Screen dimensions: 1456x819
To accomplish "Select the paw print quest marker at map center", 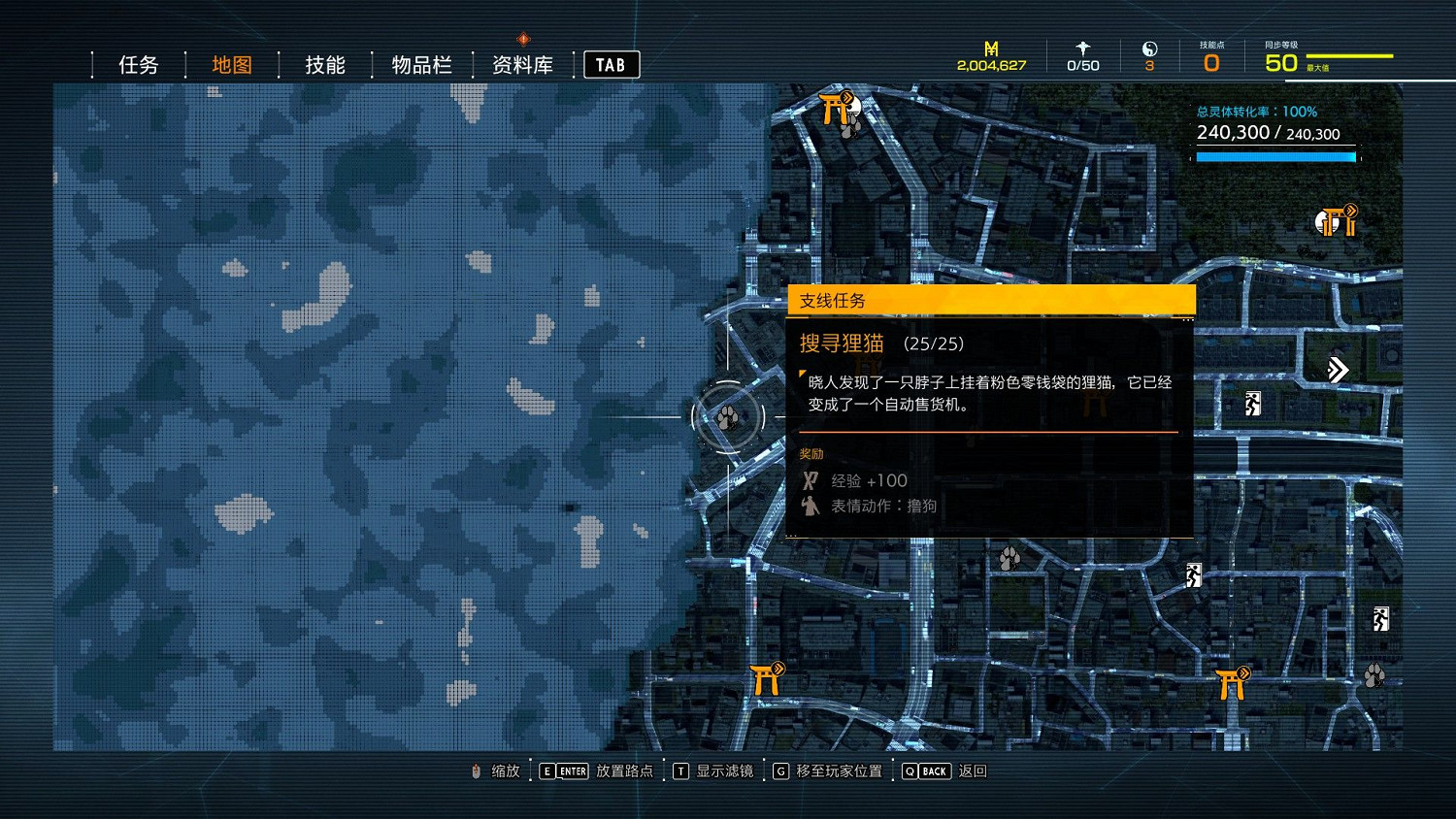I will pyautogui.click(x=726, y=416).
